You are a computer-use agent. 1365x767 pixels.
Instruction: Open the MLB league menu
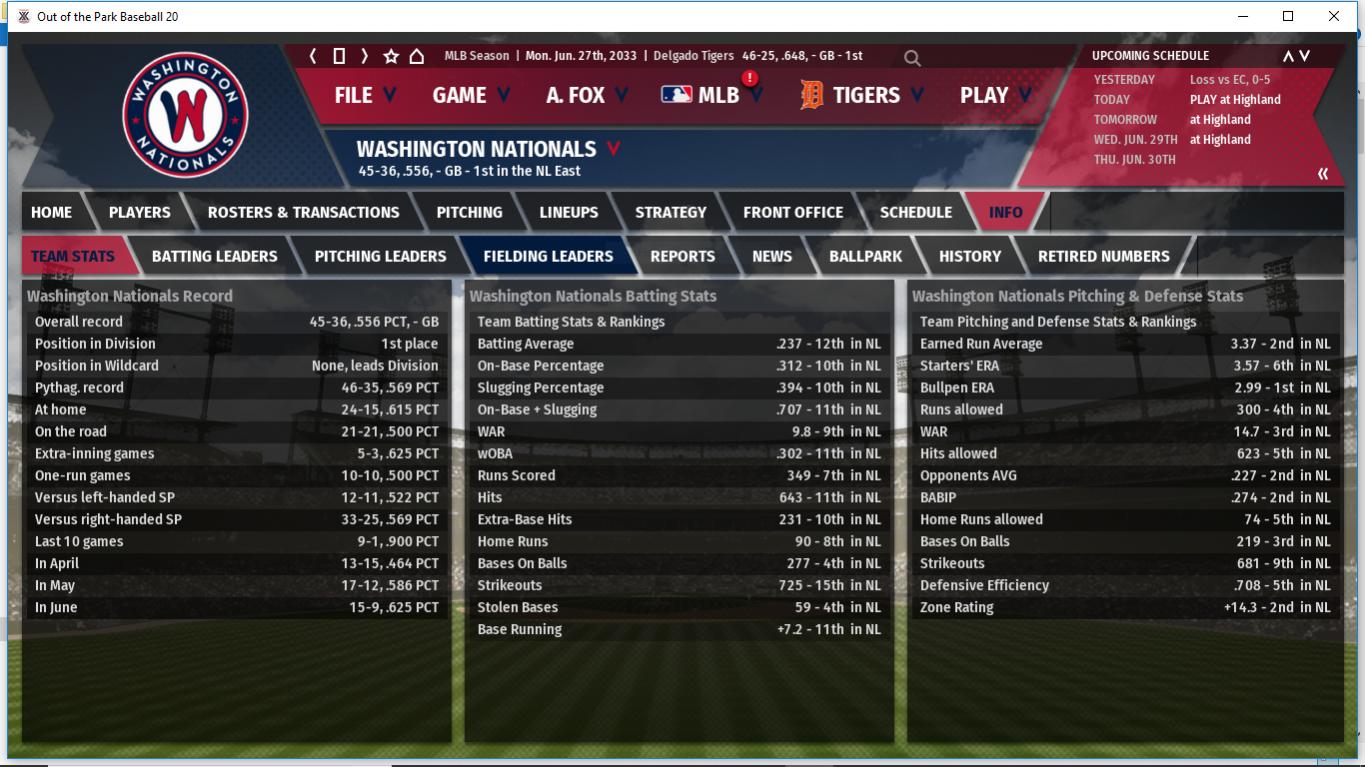[711, 95]
